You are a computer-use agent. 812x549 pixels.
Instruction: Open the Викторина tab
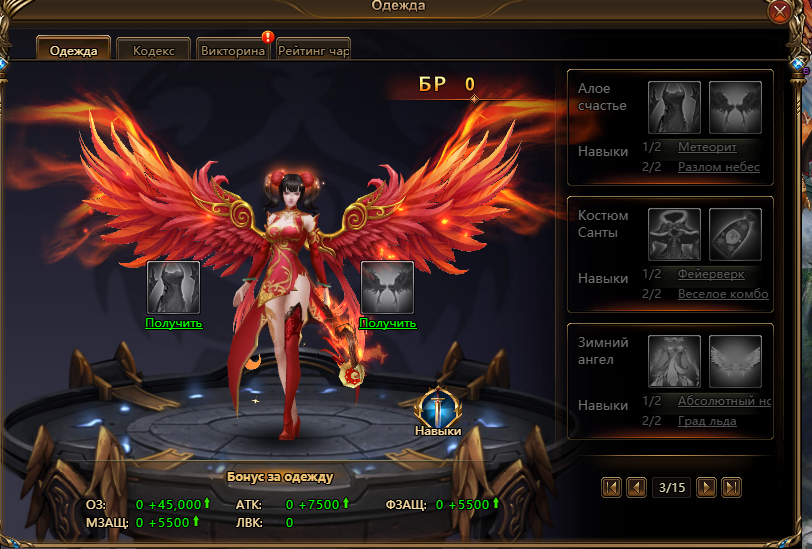[232, 50]
